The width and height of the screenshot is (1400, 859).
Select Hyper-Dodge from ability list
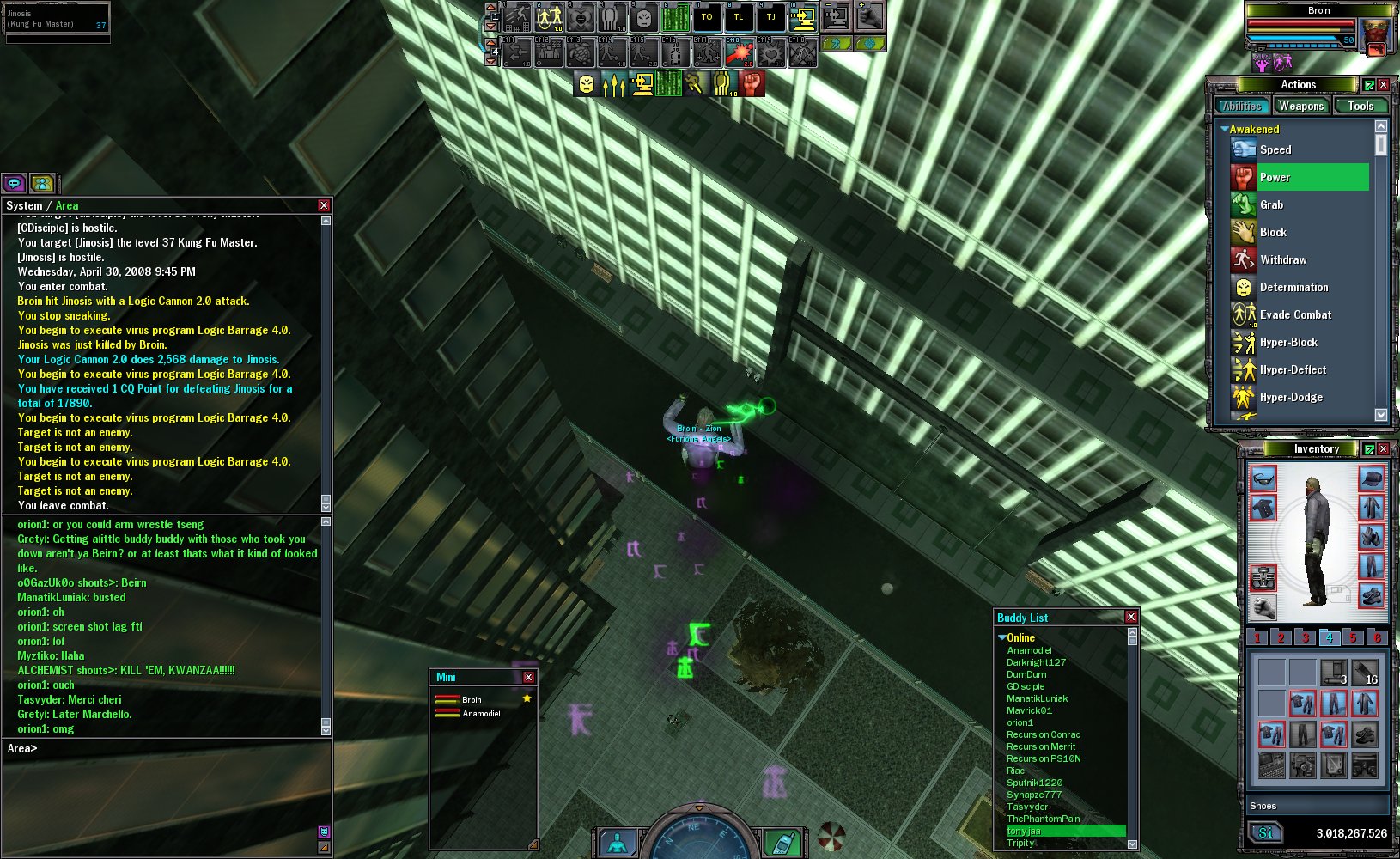(x=1290, y=397)
